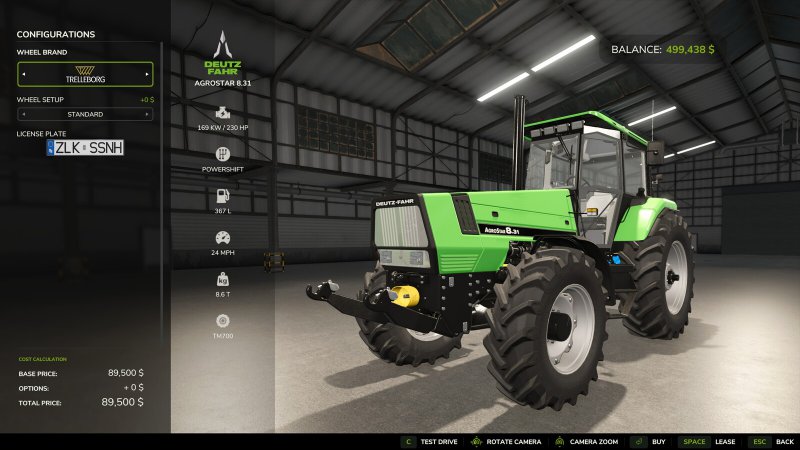
Task: Choose the Test Drive option
Action: coord(430,441)
